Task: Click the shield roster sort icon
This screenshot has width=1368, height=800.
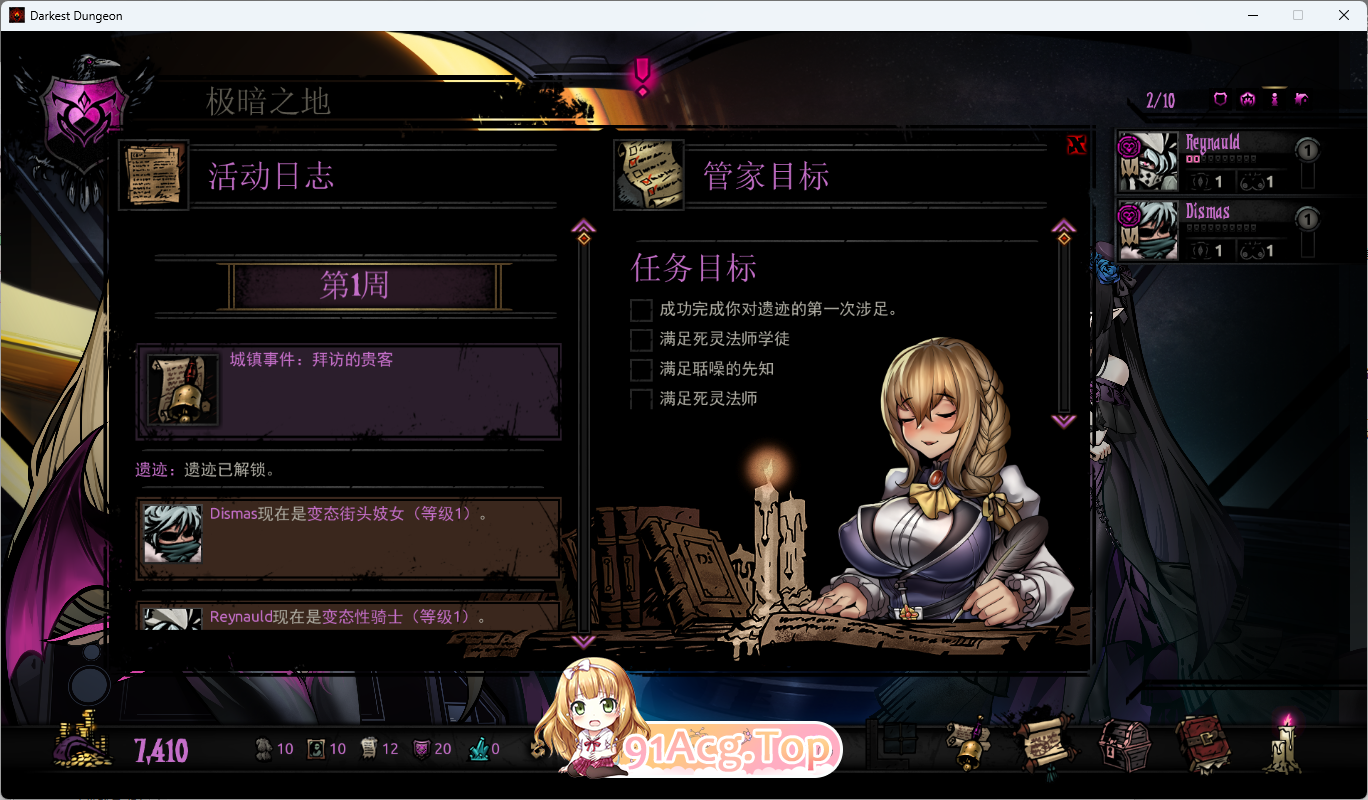Action: click(1219, 98)
